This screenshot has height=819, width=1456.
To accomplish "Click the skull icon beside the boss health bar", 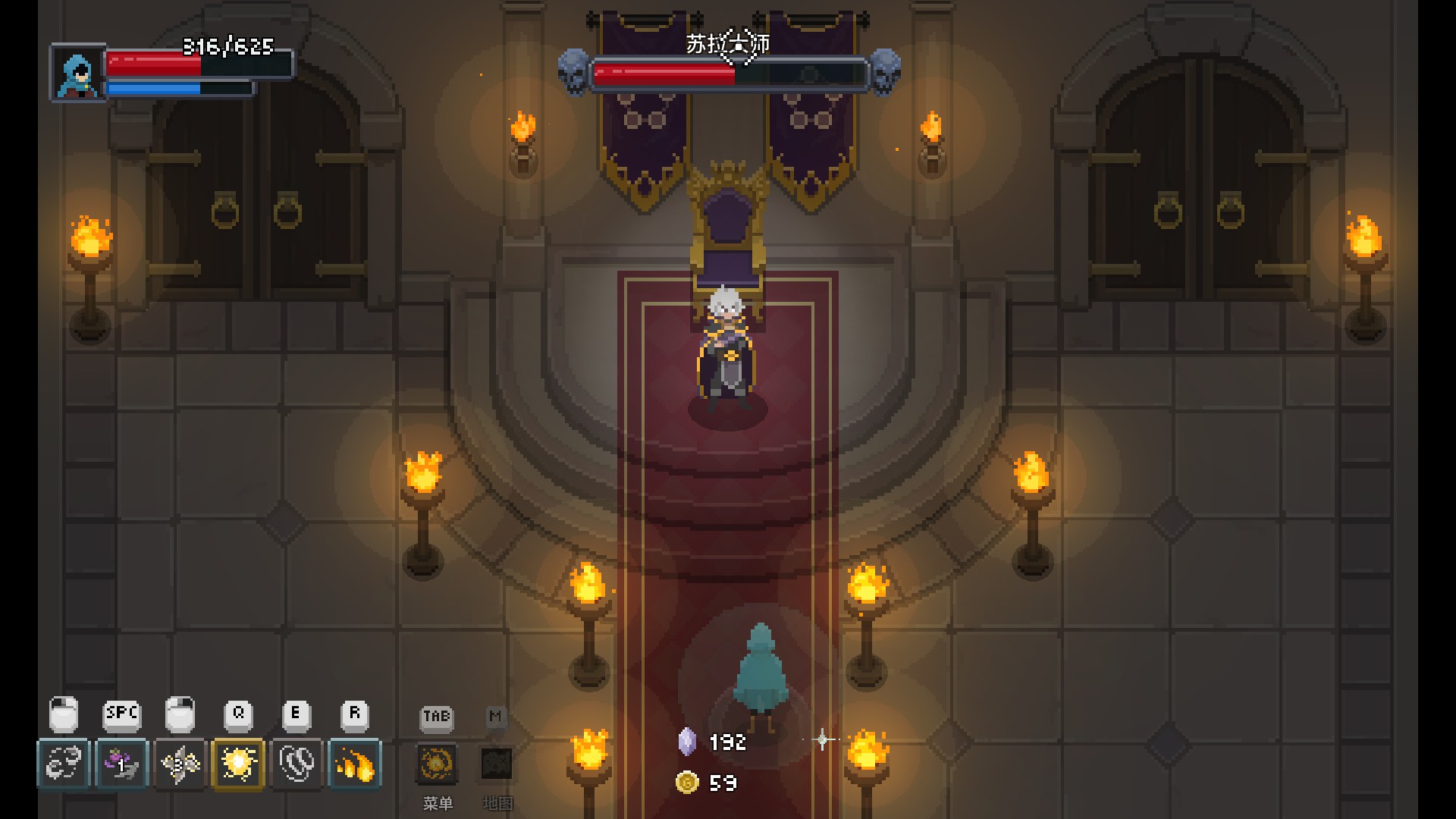I will click(573, 72).
